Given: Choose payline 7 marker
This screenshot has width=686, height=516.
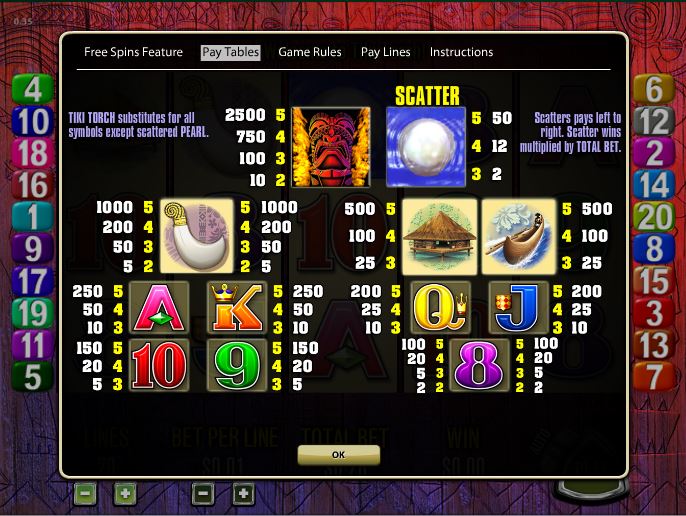Looking at the screenshot, I should coord(653,377).
